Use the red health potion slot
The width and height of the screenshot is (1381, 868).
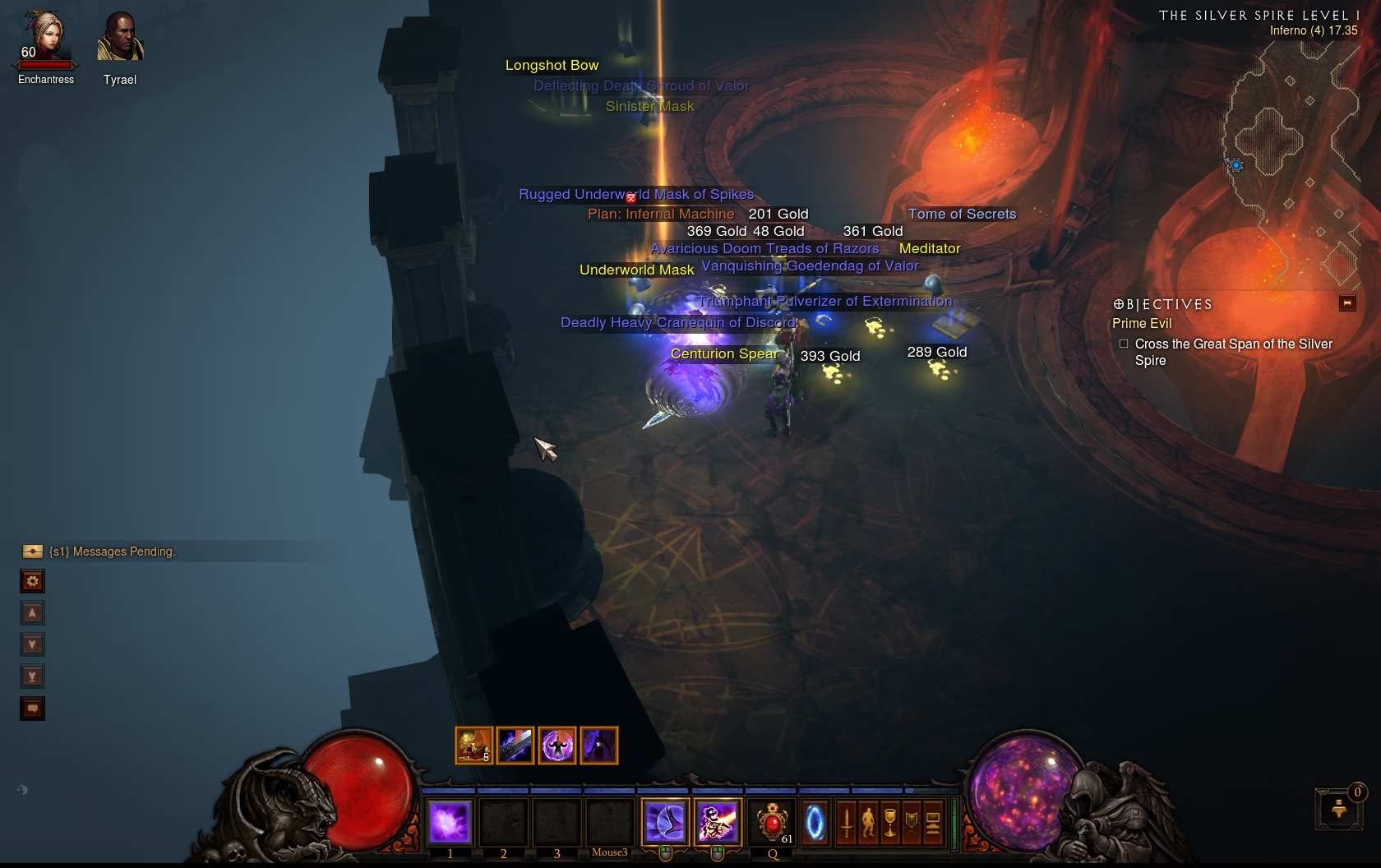(x=772, y=822)
